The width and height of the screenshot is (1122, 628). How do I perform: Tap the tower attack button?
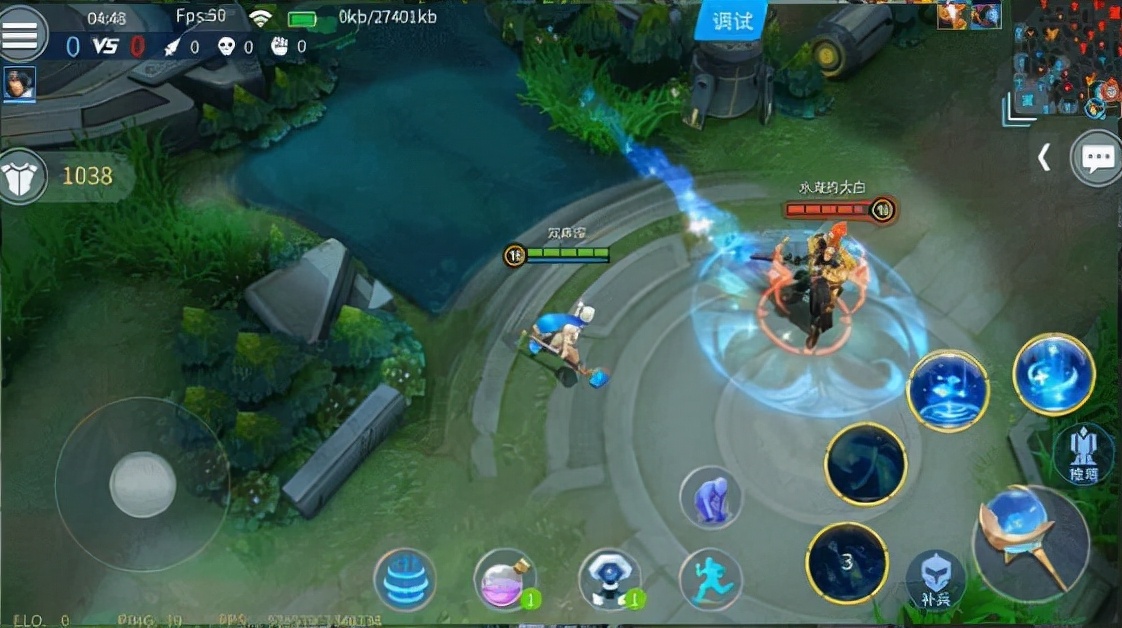point(1083,455)
